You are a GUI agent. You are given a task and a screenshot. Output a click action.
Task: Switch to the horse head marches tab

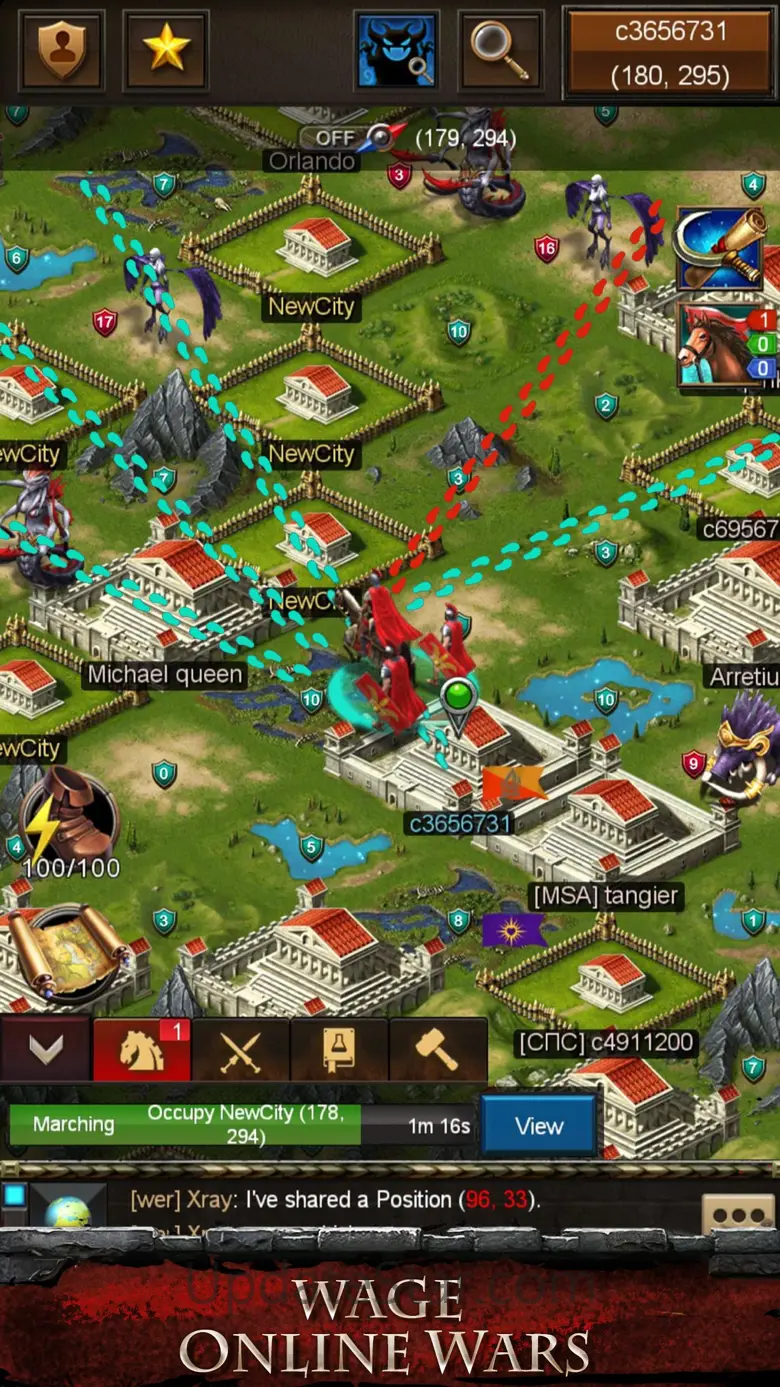pos(142,1049)
